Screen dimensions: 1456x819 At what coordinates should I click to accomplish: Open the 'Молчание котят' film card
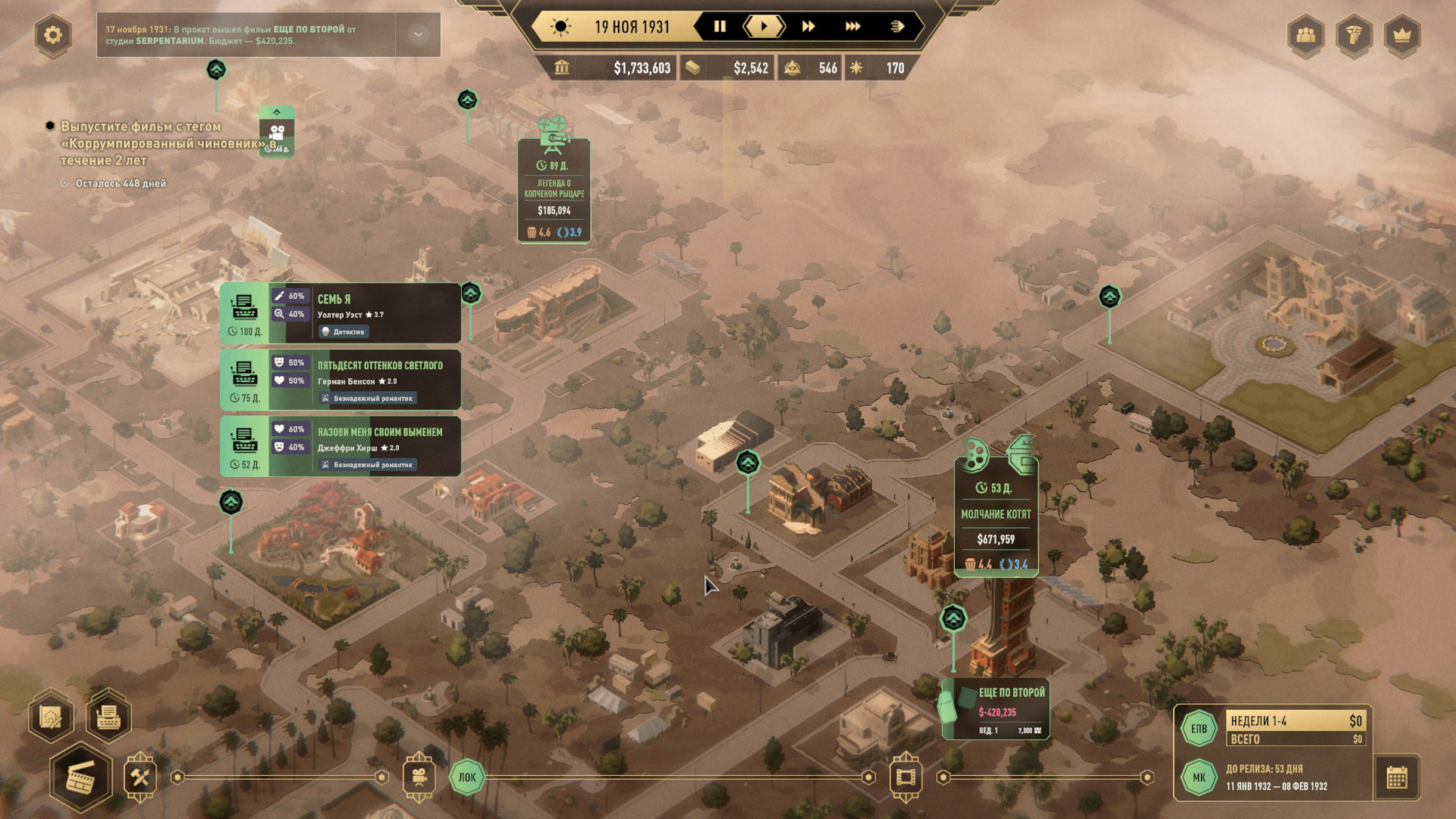[x=995, y=517]
